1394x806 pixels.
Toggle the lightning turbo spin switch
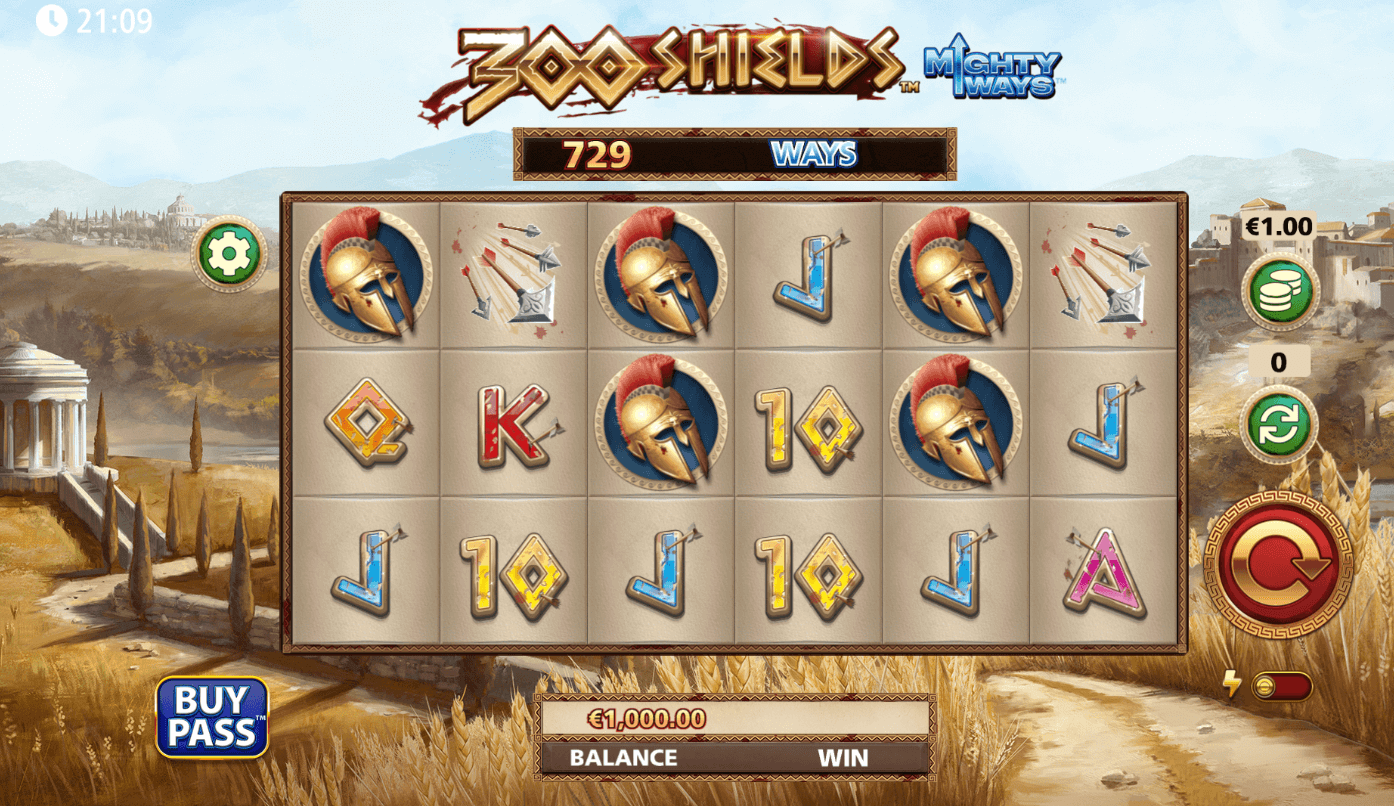click(1280, 686)
